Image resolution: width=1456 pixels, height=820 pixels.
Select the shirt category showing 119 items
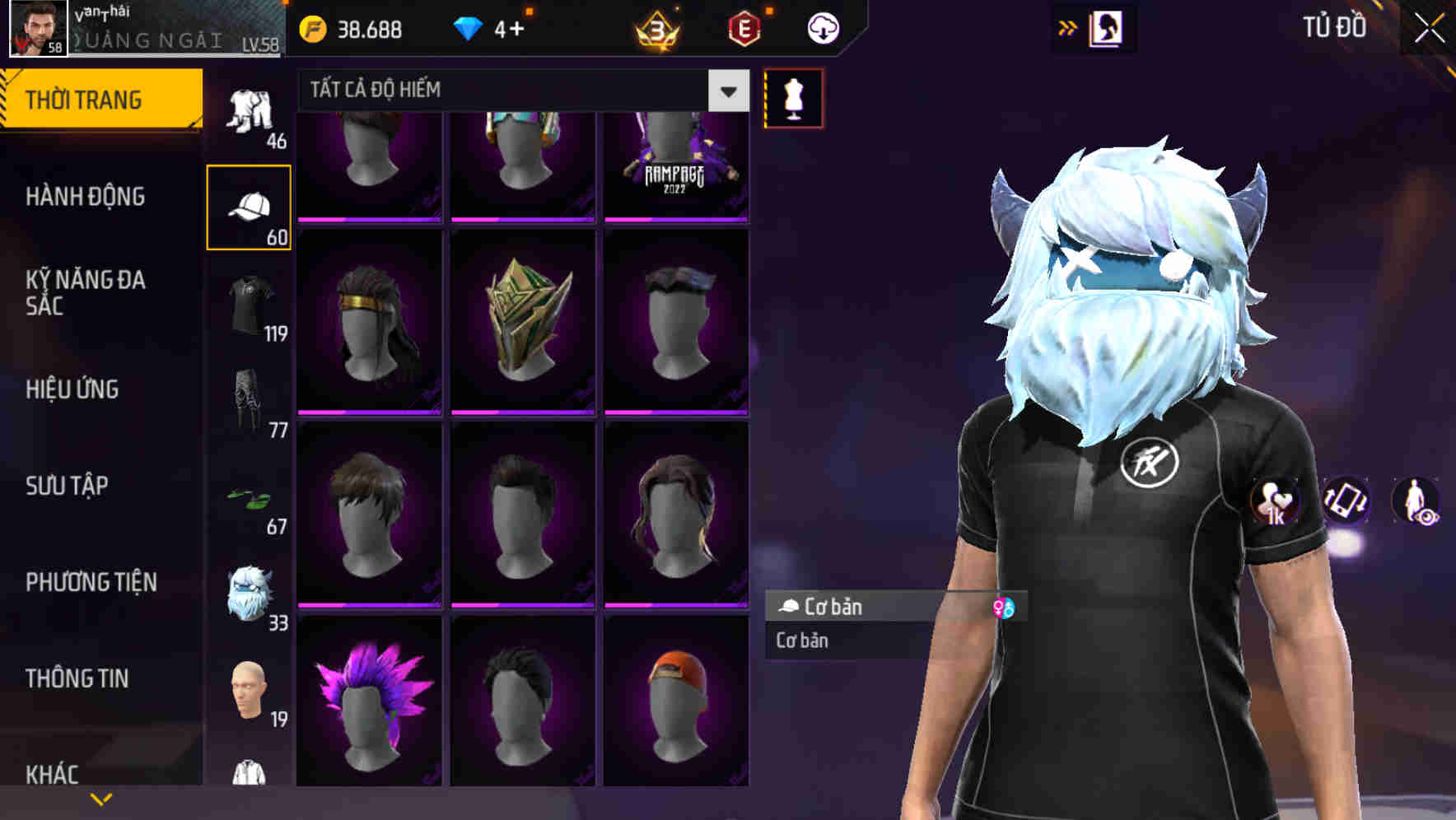[250, 305]
